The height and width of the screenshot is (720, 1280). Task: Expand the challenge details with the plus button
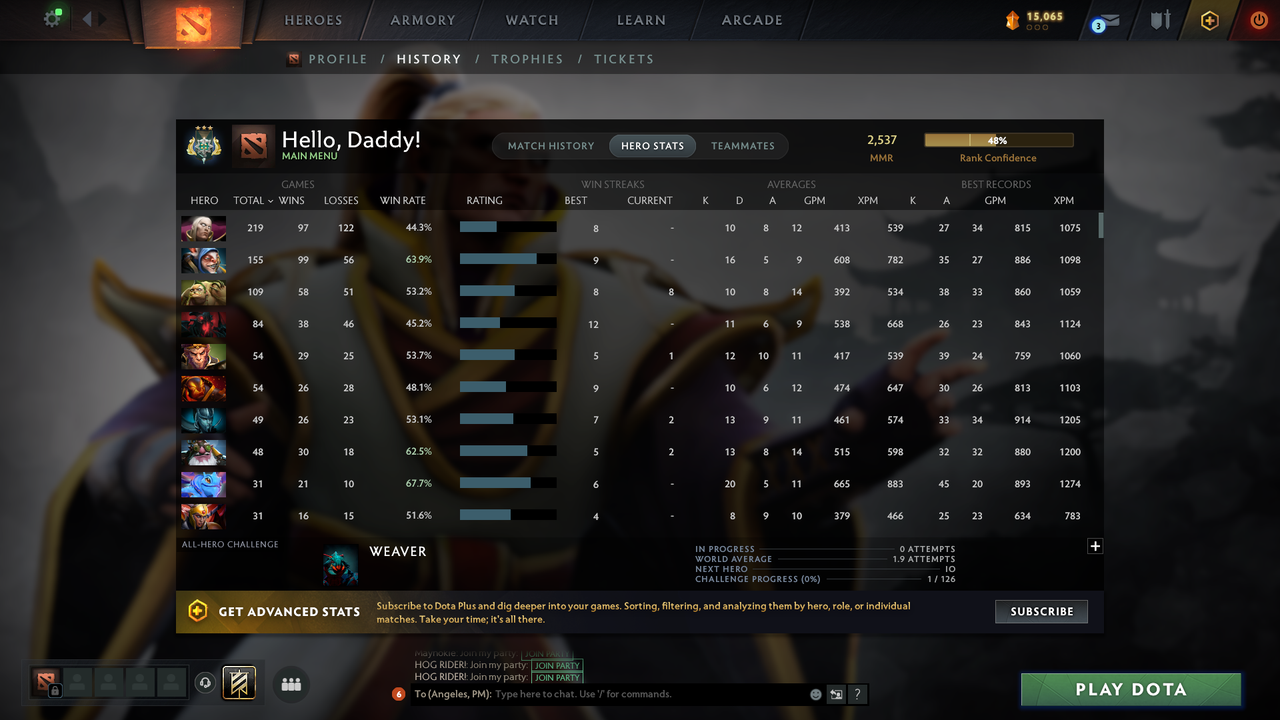1095,546
